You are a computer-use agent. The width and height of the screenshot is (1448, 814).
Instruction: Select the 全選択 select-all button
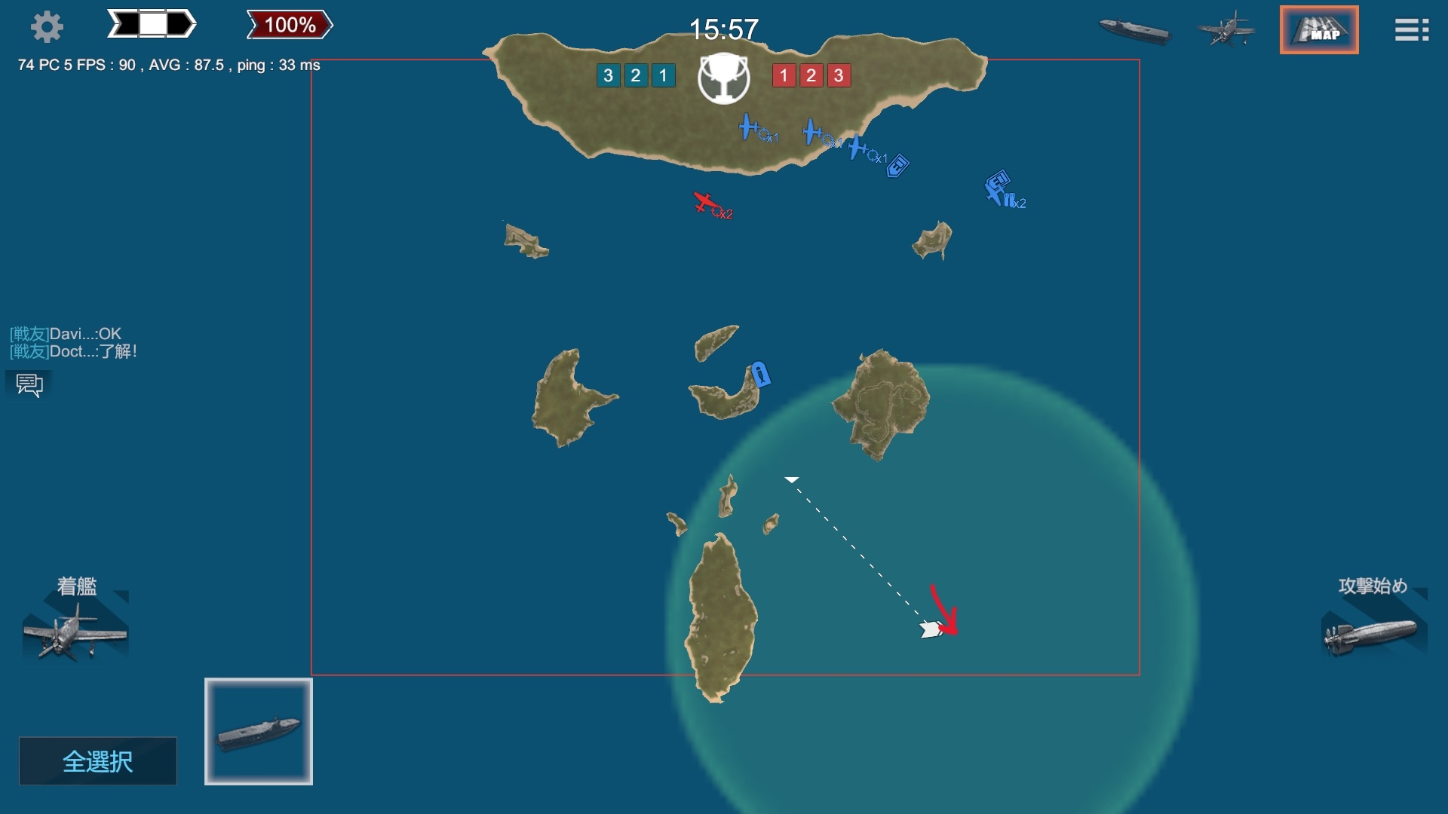[98, 761]
